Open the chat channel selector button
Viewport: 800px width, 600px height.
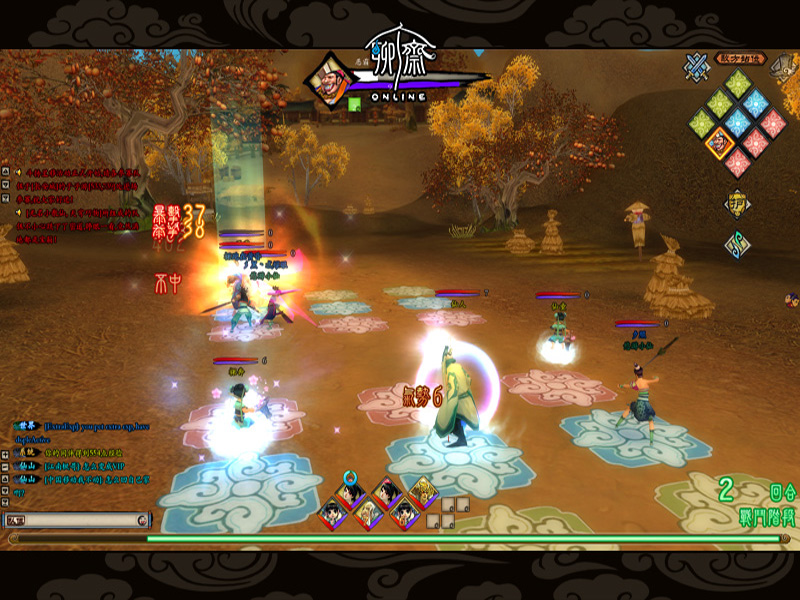click(17, 520)
